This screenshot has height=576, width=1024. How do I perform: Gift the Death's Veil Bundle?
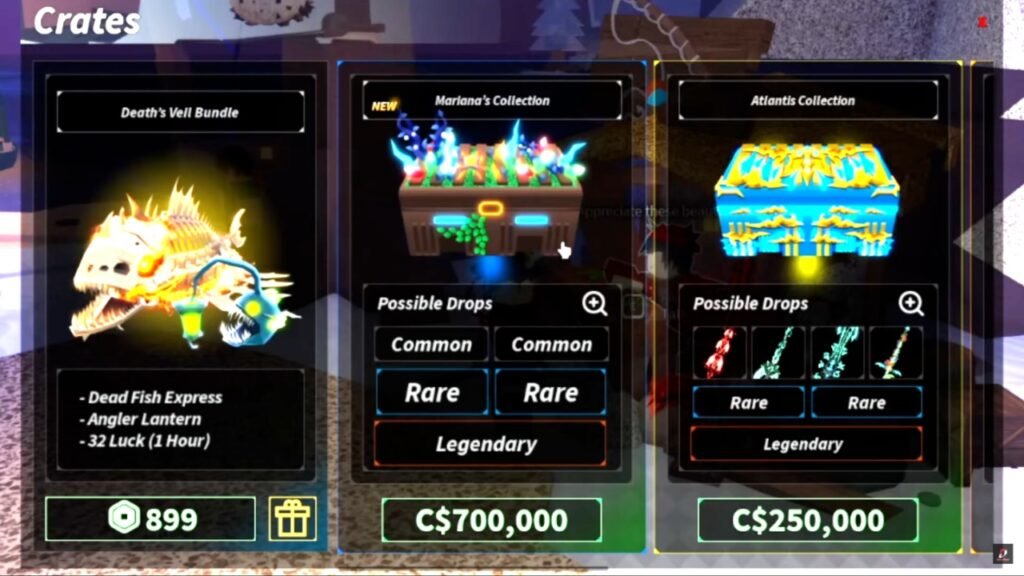(x=292, y=519)
